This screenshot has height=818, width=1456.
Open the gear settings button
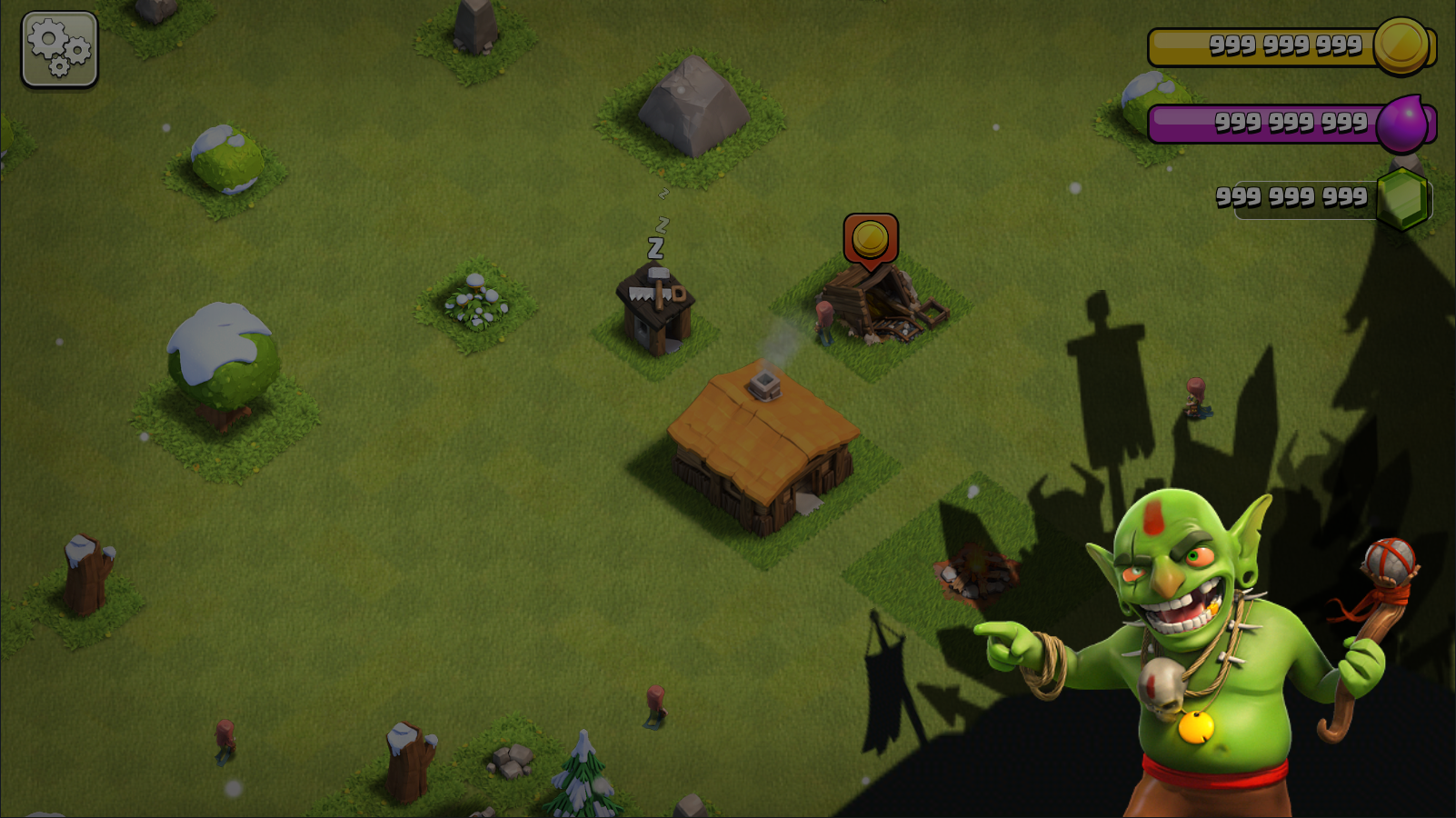[59, 49]
